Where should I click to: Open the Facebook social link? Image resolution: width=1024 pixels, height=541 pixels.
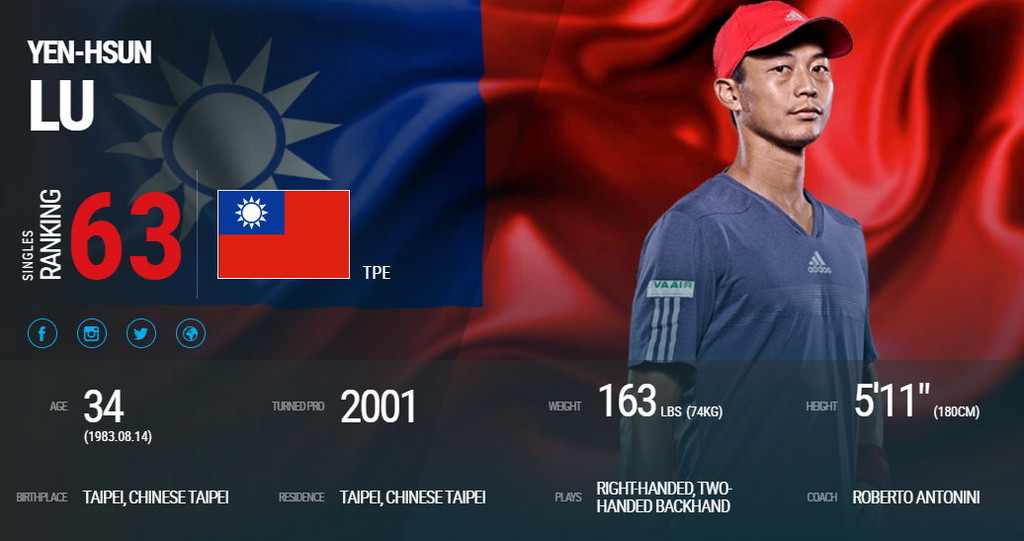pyautogui.click(x=42, y=333)
